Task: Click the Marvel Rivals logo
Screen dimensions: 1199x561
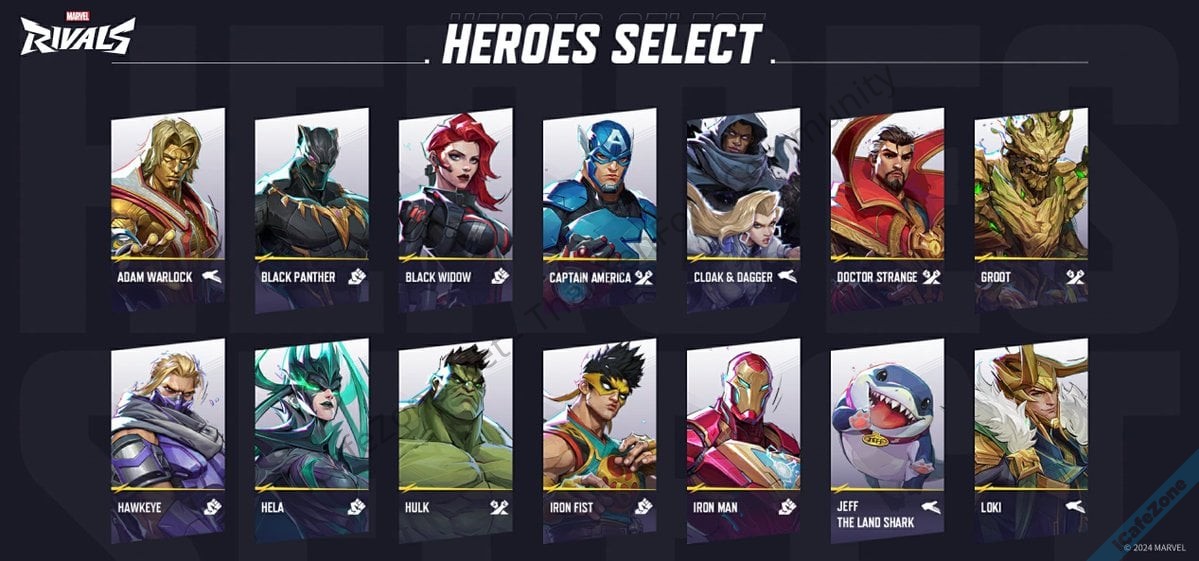Action: [x=77, y=34]
